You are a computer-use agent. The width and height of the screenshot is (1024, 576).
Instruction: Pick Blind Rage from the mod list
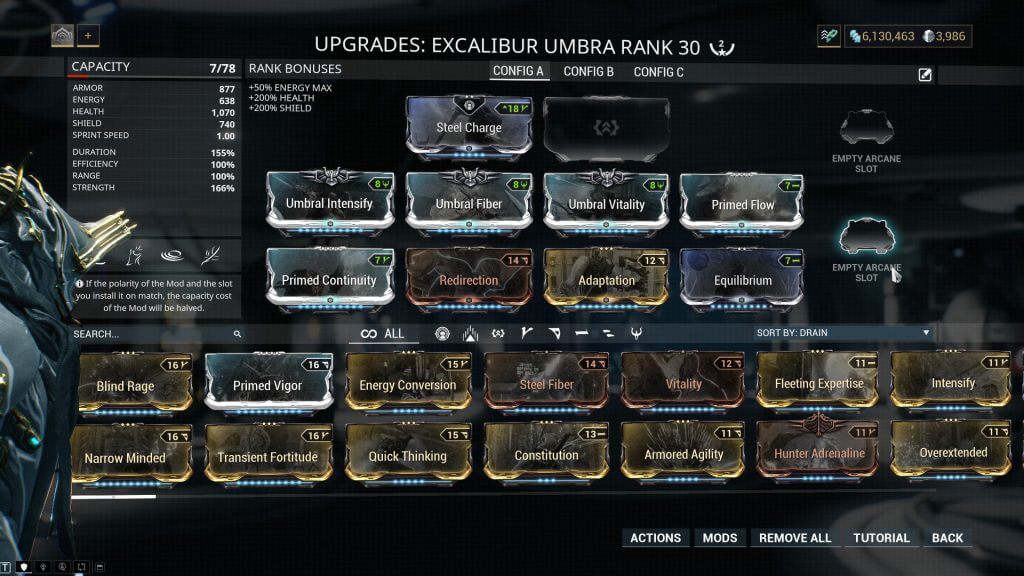(x=125, y=385)
